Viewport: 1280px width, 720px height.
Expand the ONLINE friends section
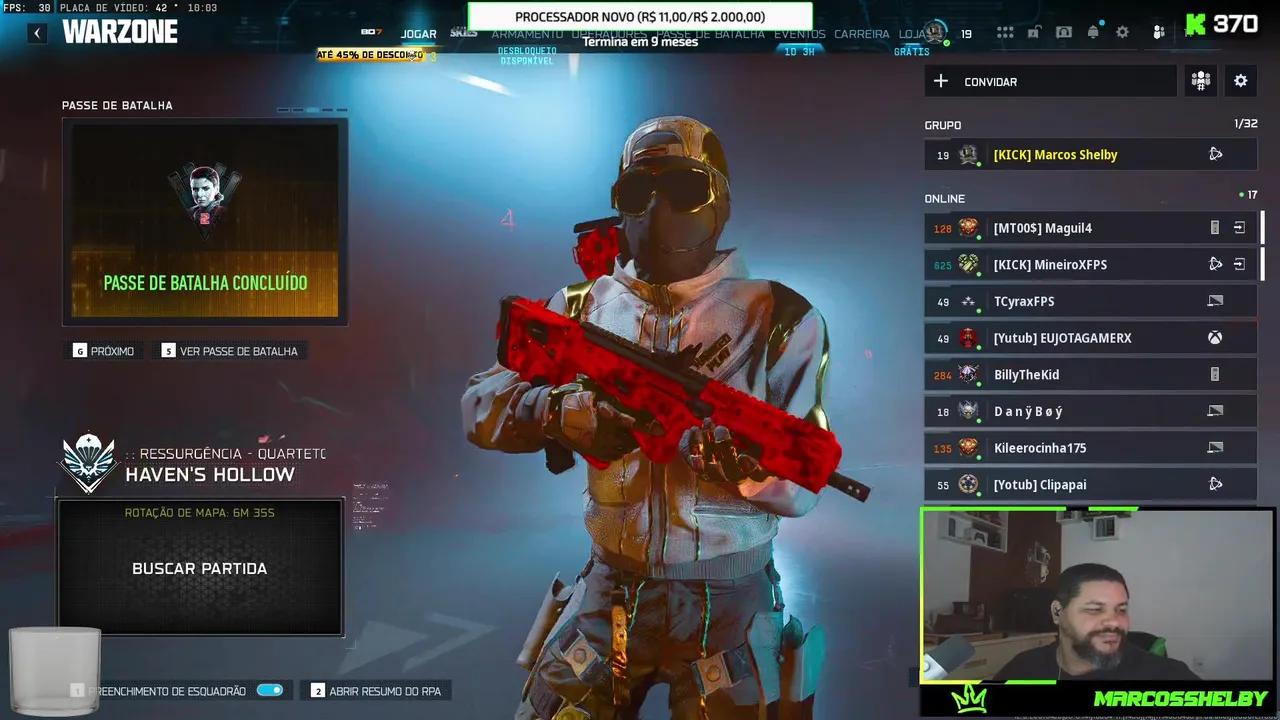pyautogui.click(x=944, y=198)
